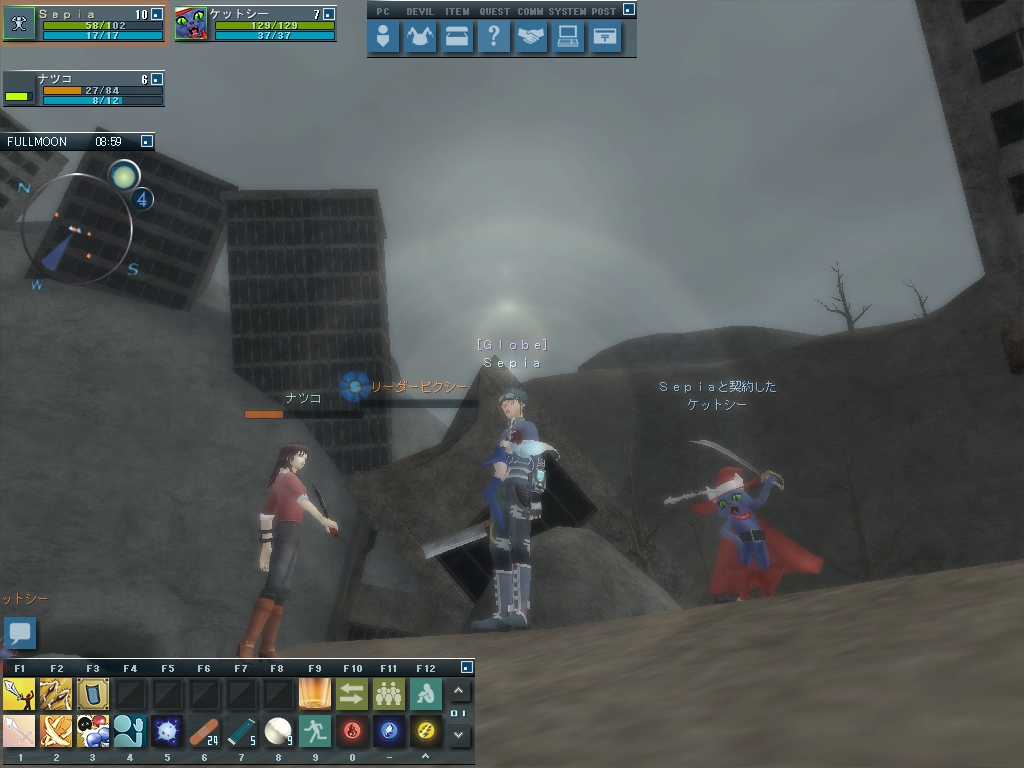Open the PC character menu

pos(383,38)
